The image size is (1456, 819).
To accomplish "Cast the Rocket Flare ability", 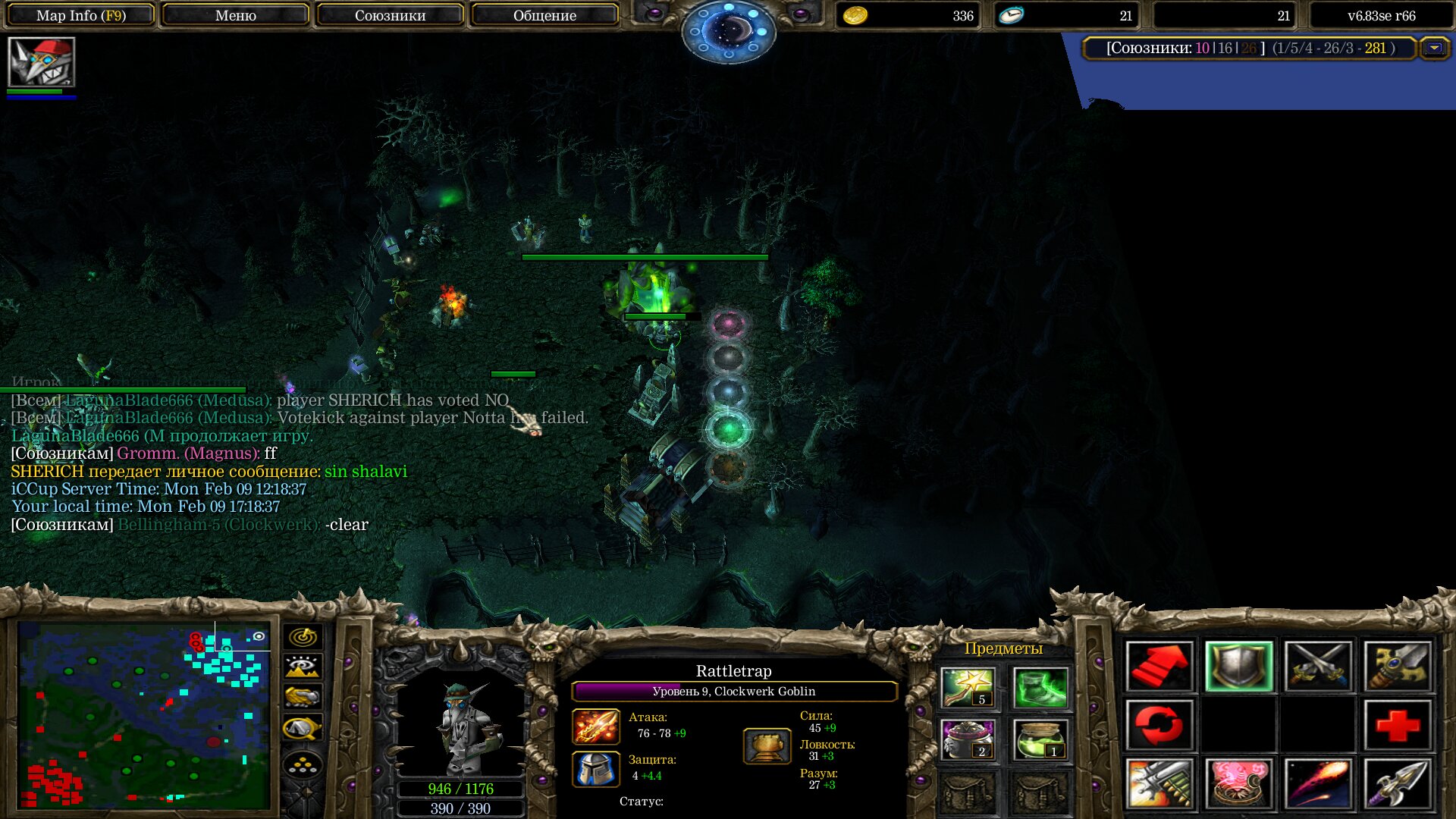I will point(1318,784).
